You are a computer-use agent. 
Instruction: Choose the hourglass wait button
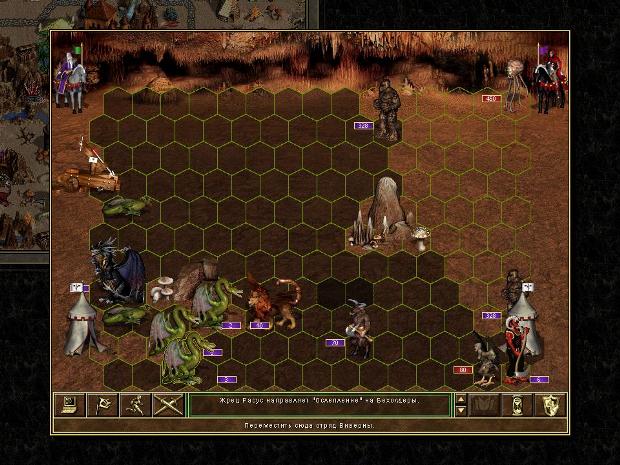(x=518, y=405)
